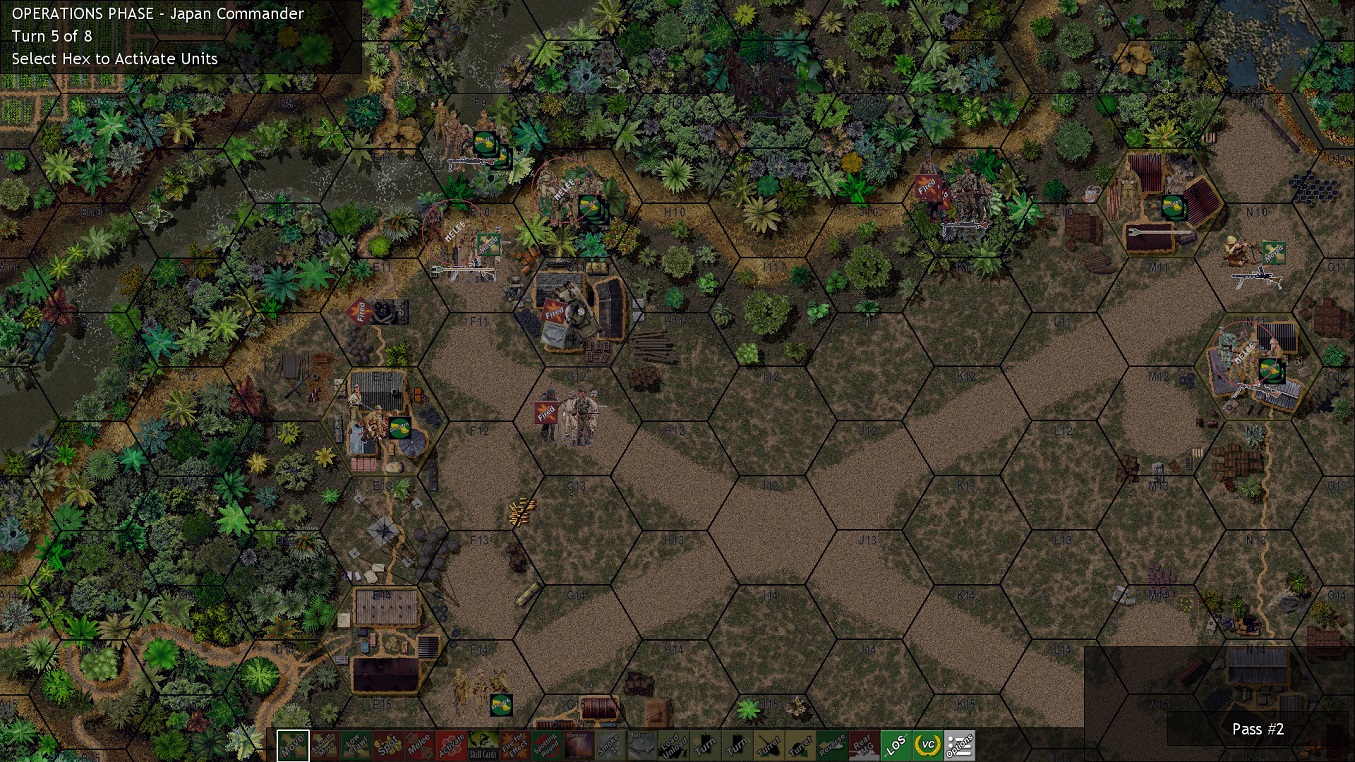The width and height of the screenshot is (1355, 762).
Task: Select the Rear MG command icon
Action: 862,744
